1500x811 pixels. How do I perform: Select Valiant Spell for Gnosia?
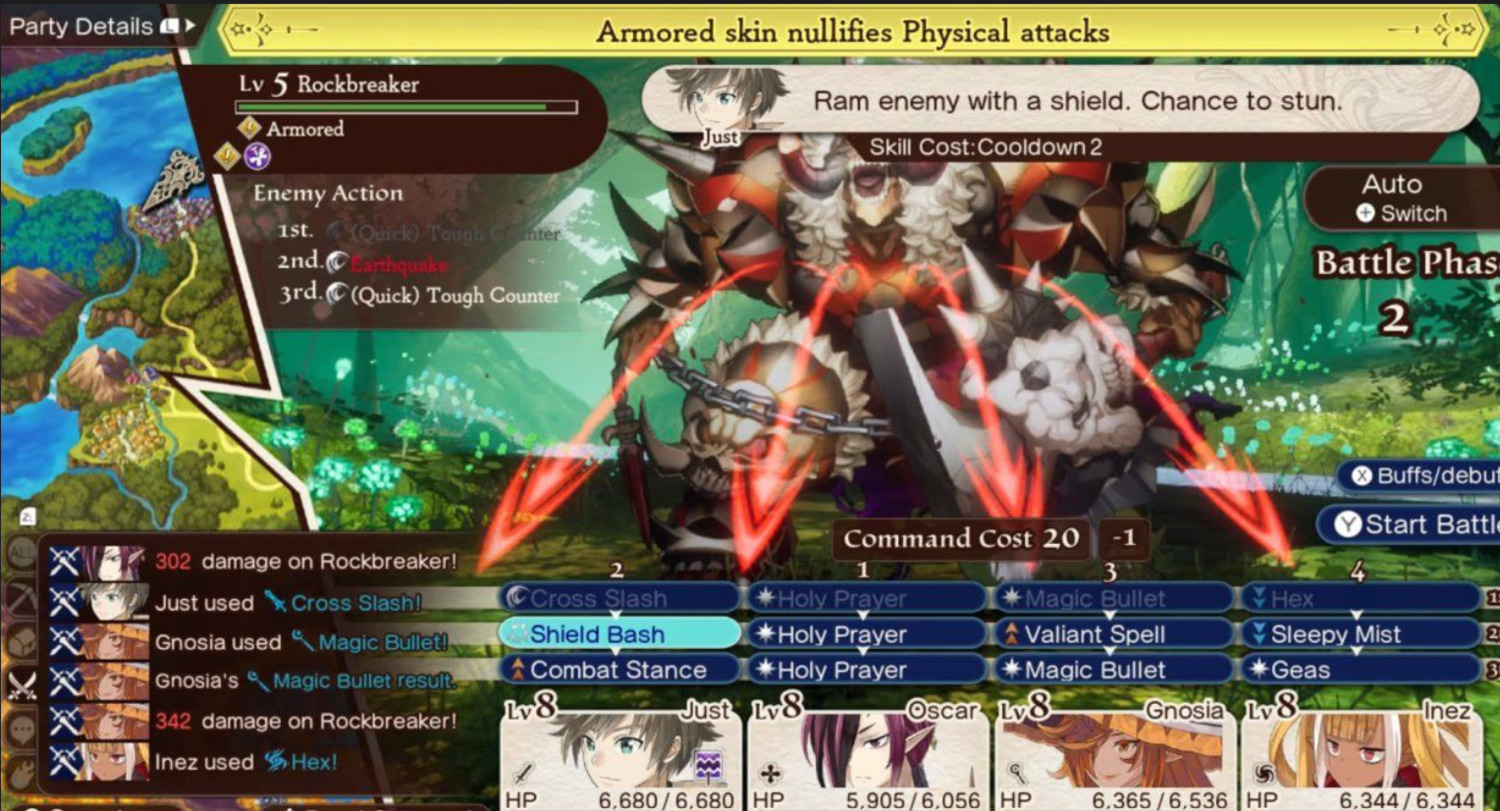point(1112,634)
